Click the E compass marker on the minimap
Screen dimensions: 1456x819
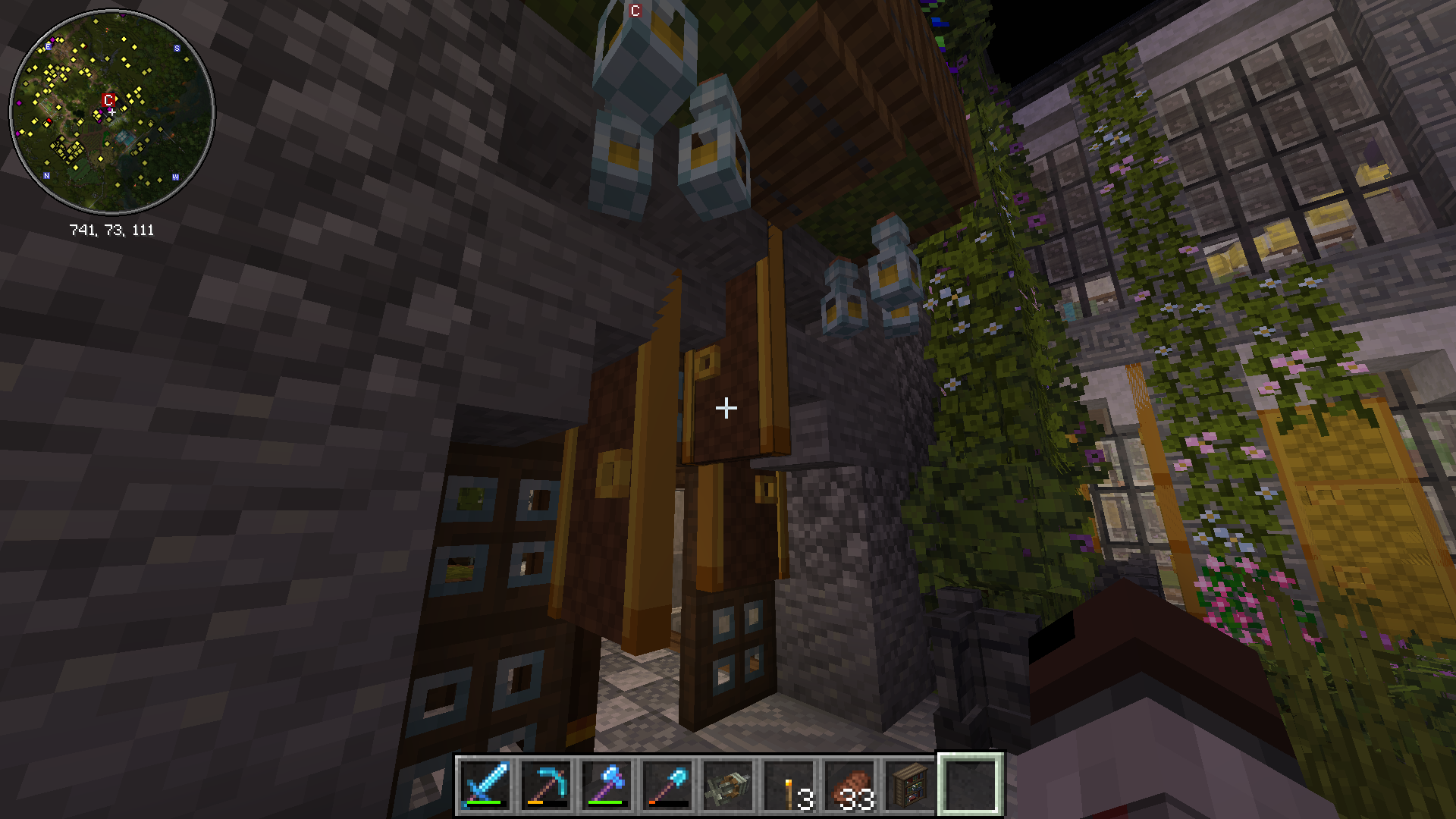click(48, 47)
